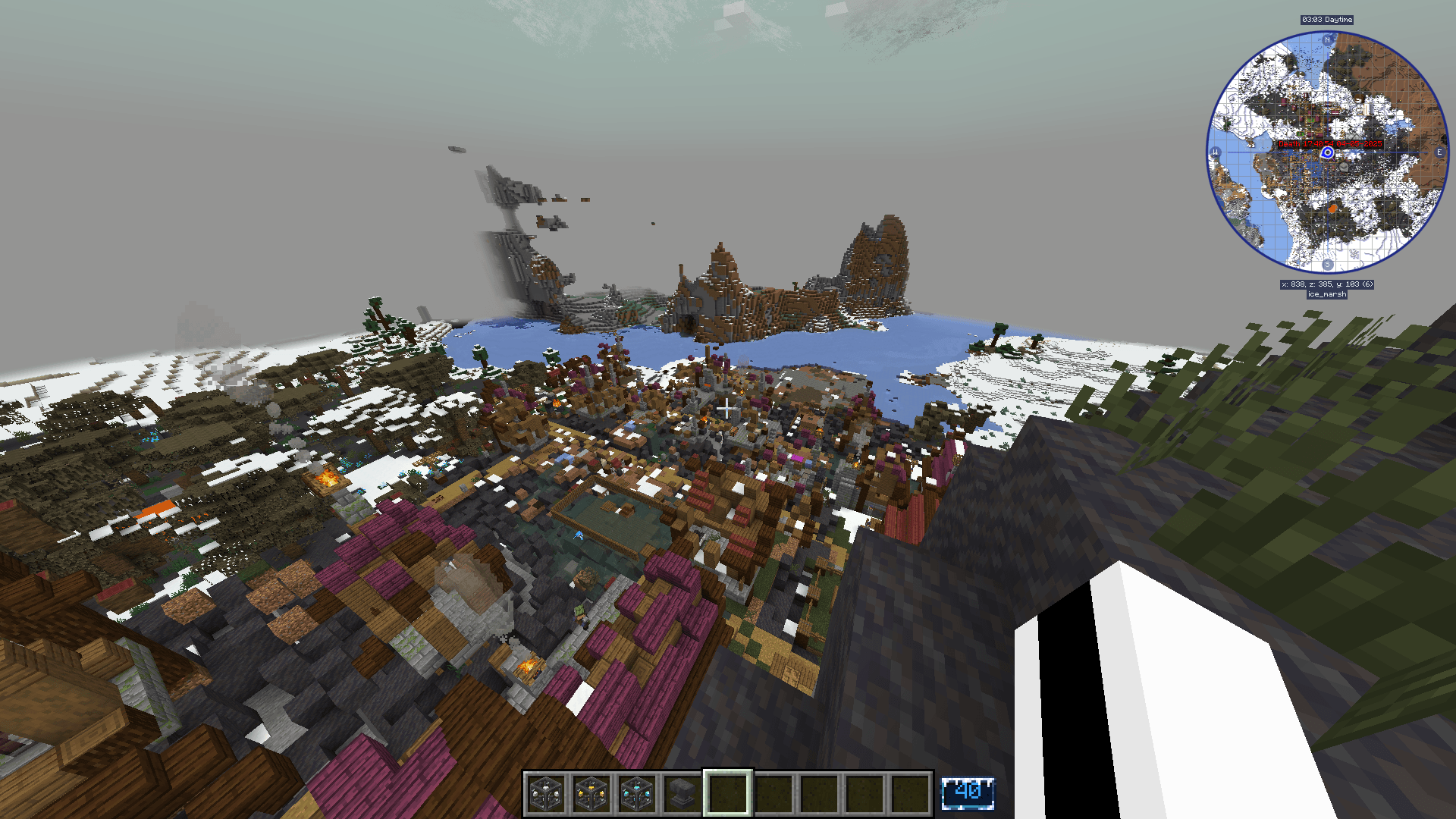Click the 03:03 Daytime clock display
Viewport: 1456px width, 819px height.
click(x=1327, y=20)
